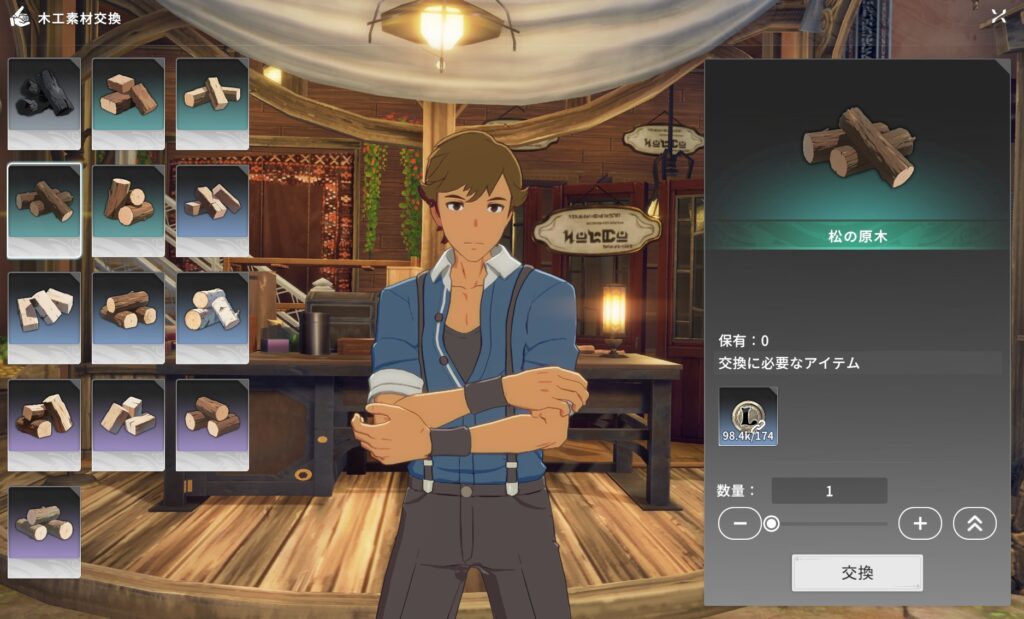Inspect the L coin required item icon

748,416
